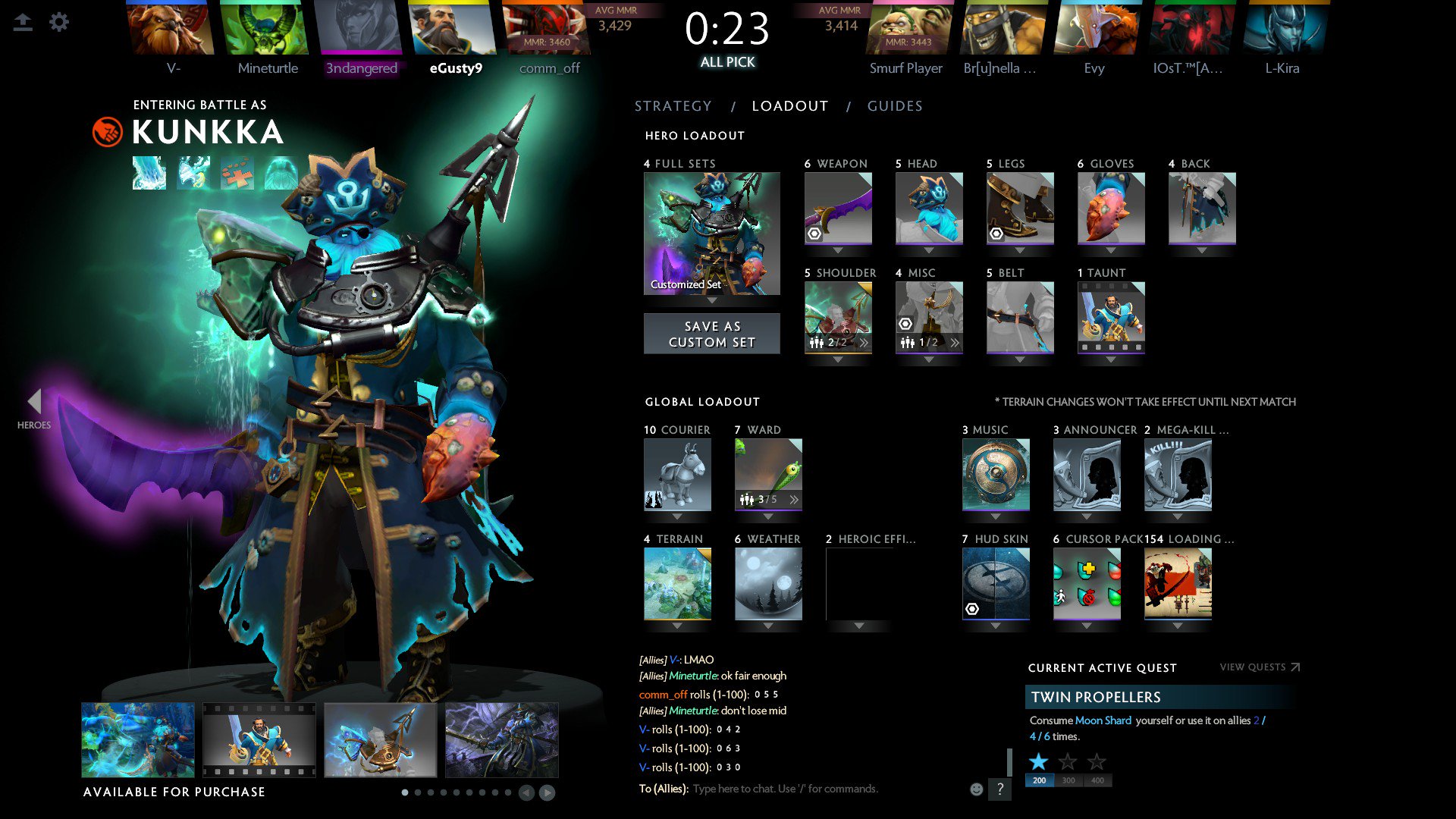Select the Ghostship ability icon
This screenshot has height=819, width=1456.
(x=281, y=173)
